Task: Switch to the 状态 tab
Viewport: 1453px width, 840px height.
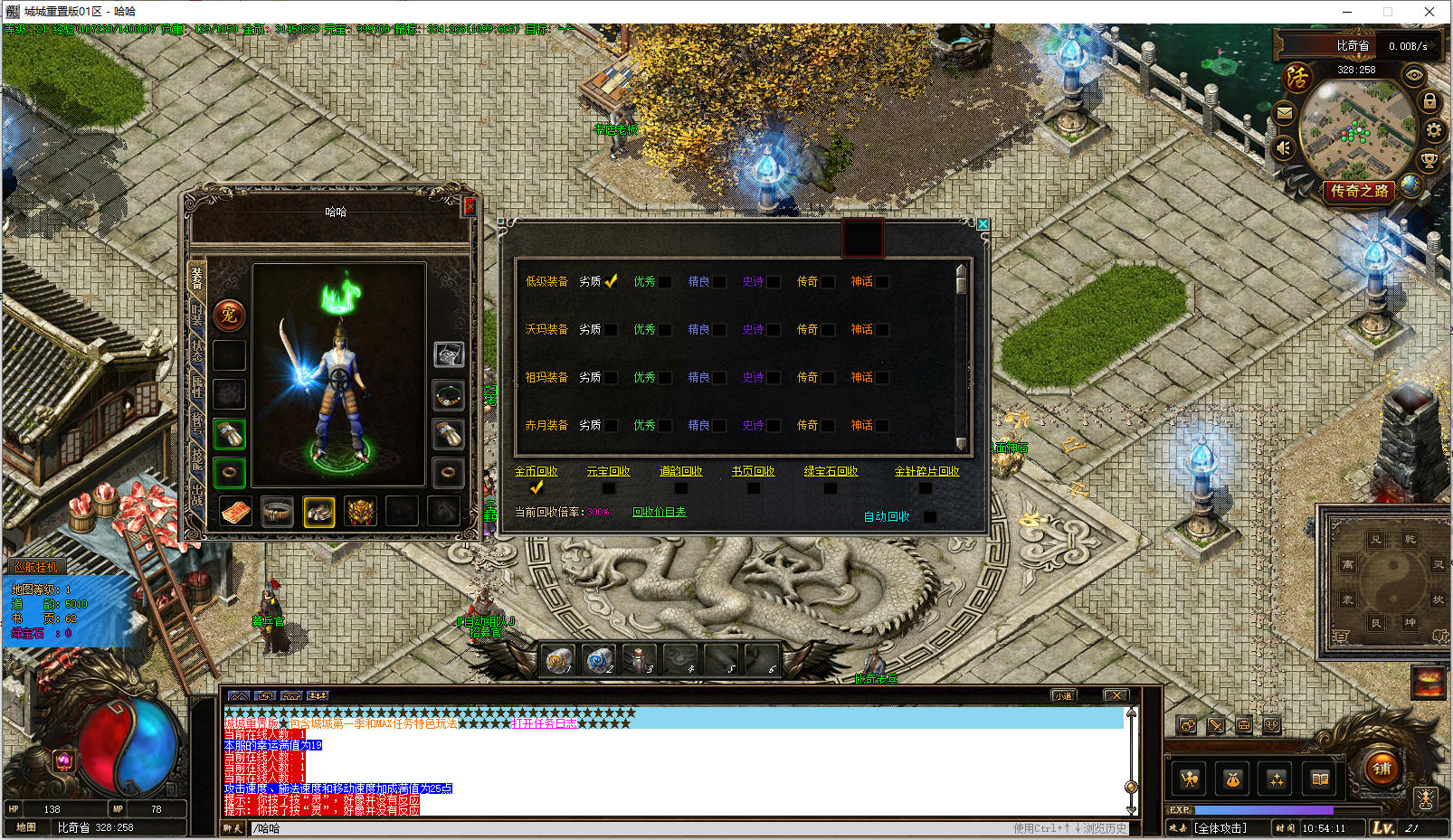Action: (196, 351)
